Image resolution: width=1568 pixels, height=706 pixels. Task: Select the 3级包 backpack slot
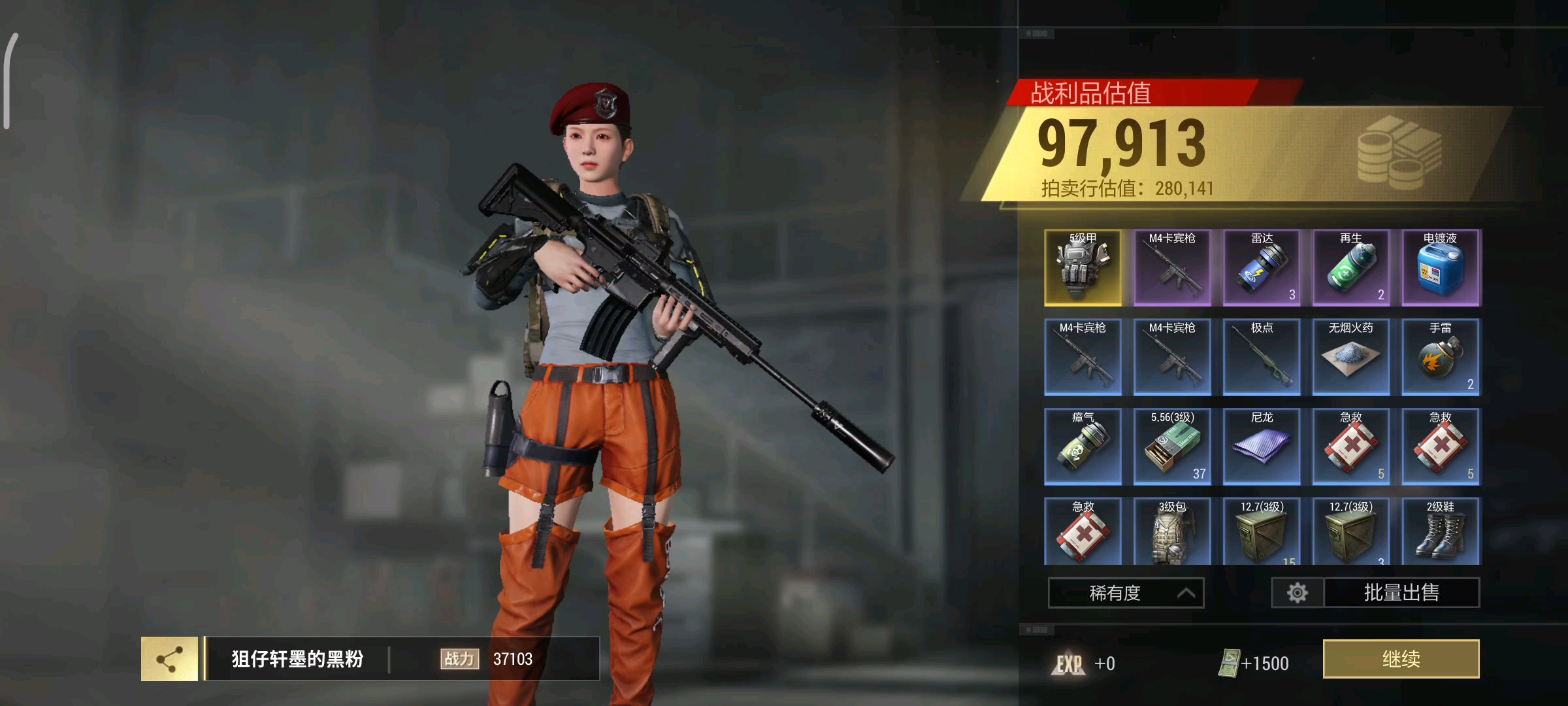(1172, 532)
